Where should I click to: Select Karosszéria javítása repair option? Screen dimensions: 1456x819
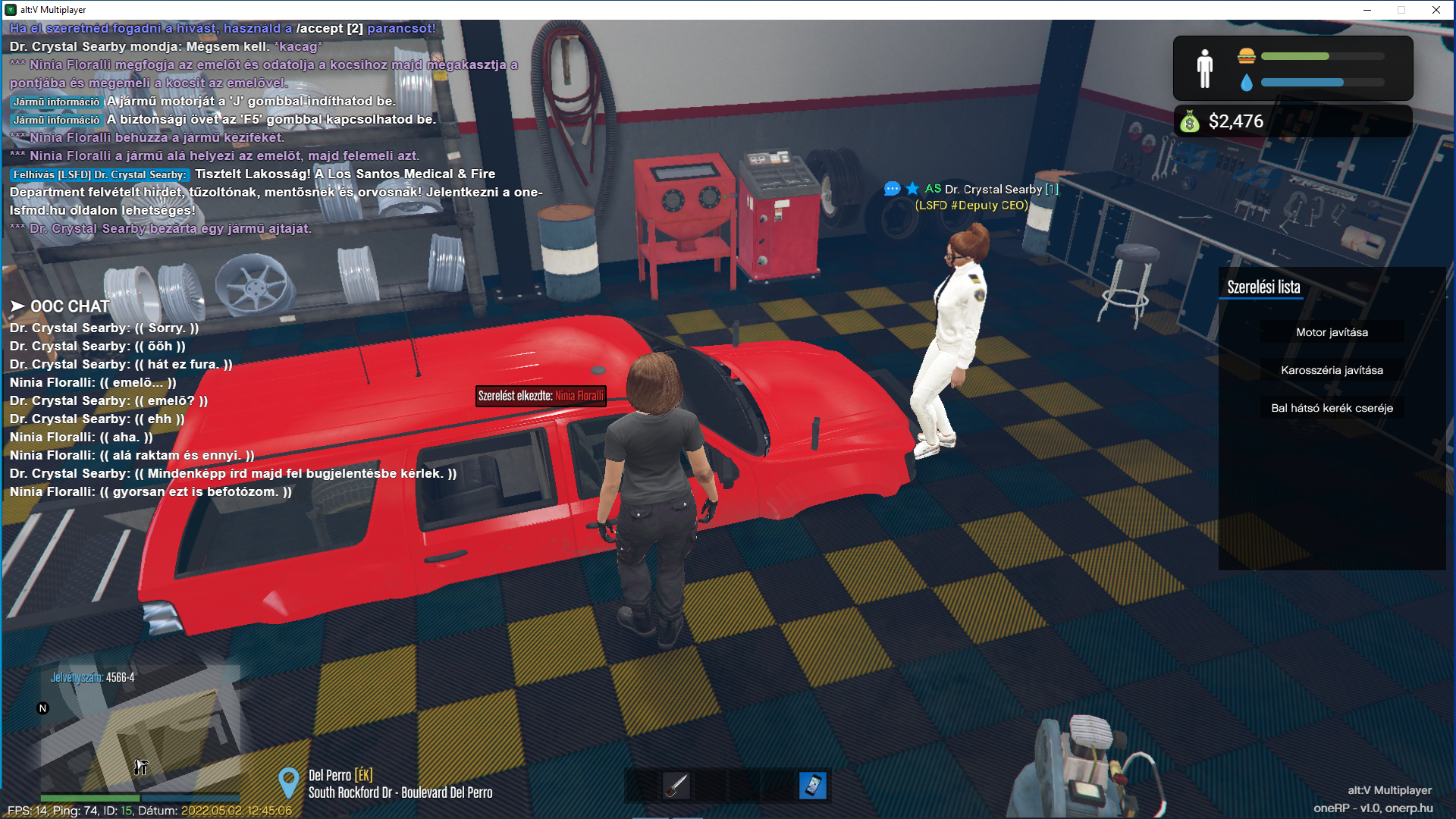[1332, 370]
